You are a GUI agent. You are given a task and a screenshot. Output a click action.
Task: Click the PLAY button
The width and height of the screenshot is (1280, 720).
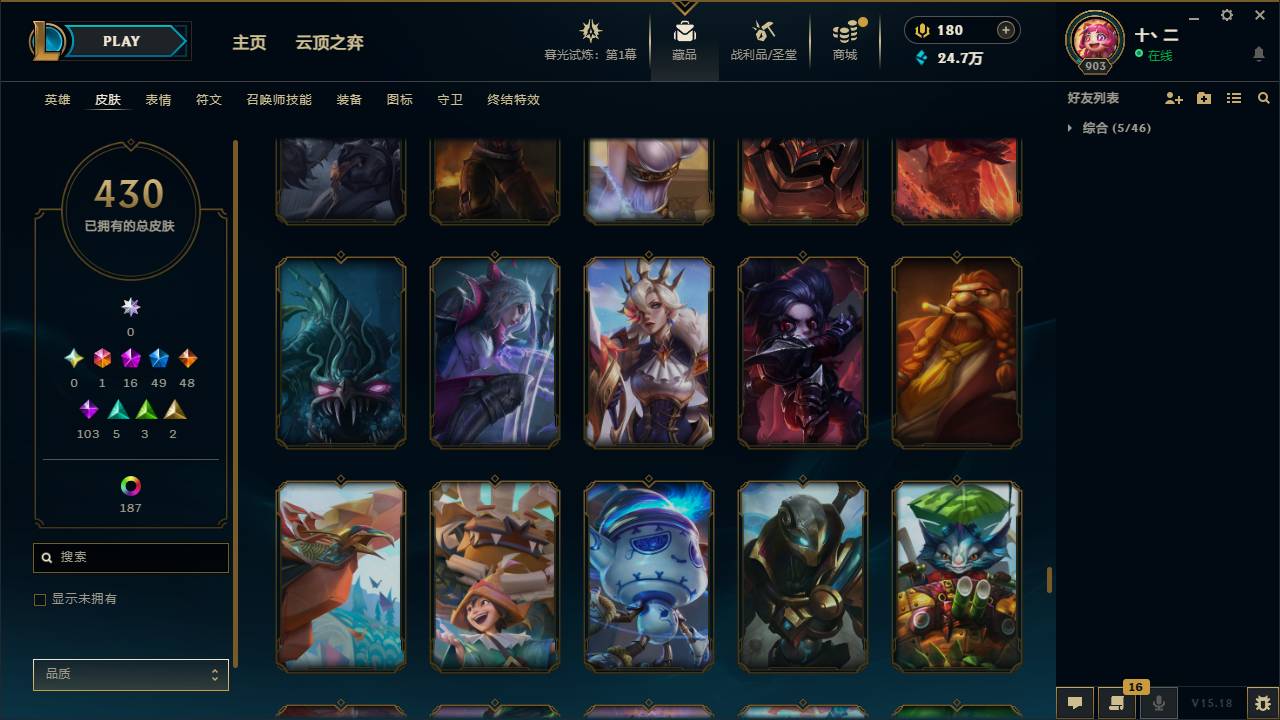120,41
